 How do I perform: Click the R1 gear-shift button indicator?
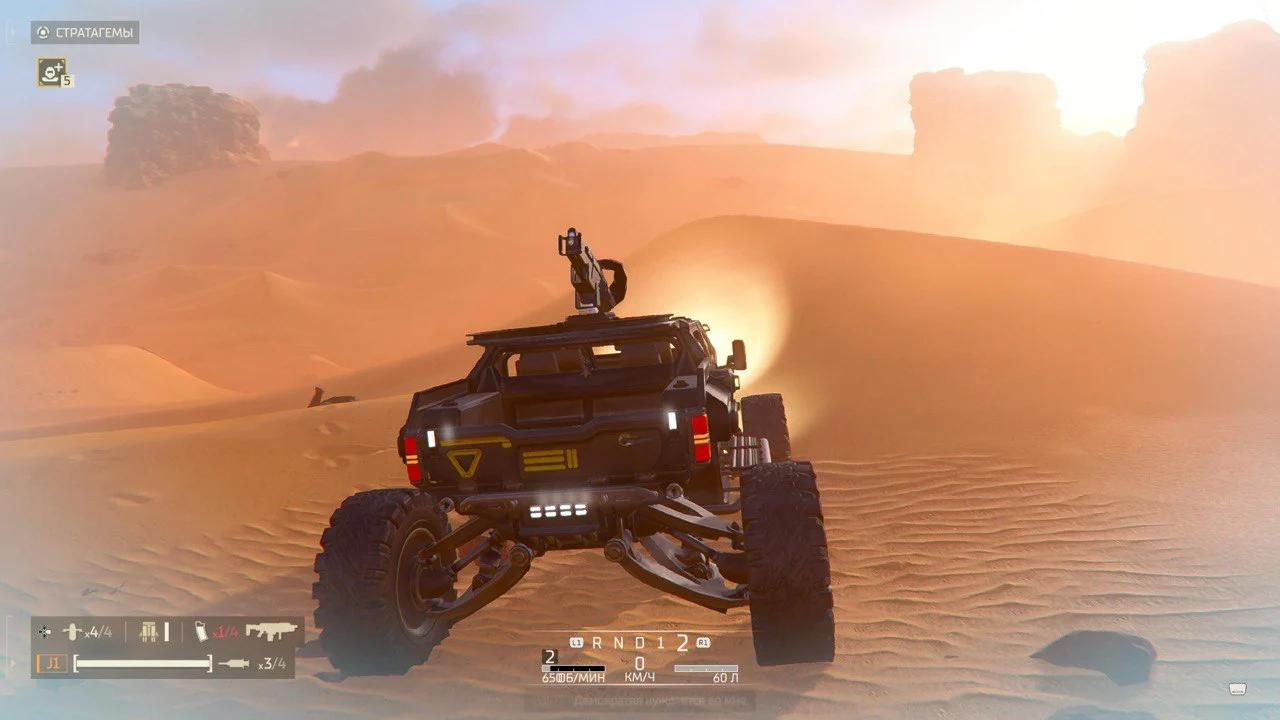pyautogui.click(x=703, y=642)
